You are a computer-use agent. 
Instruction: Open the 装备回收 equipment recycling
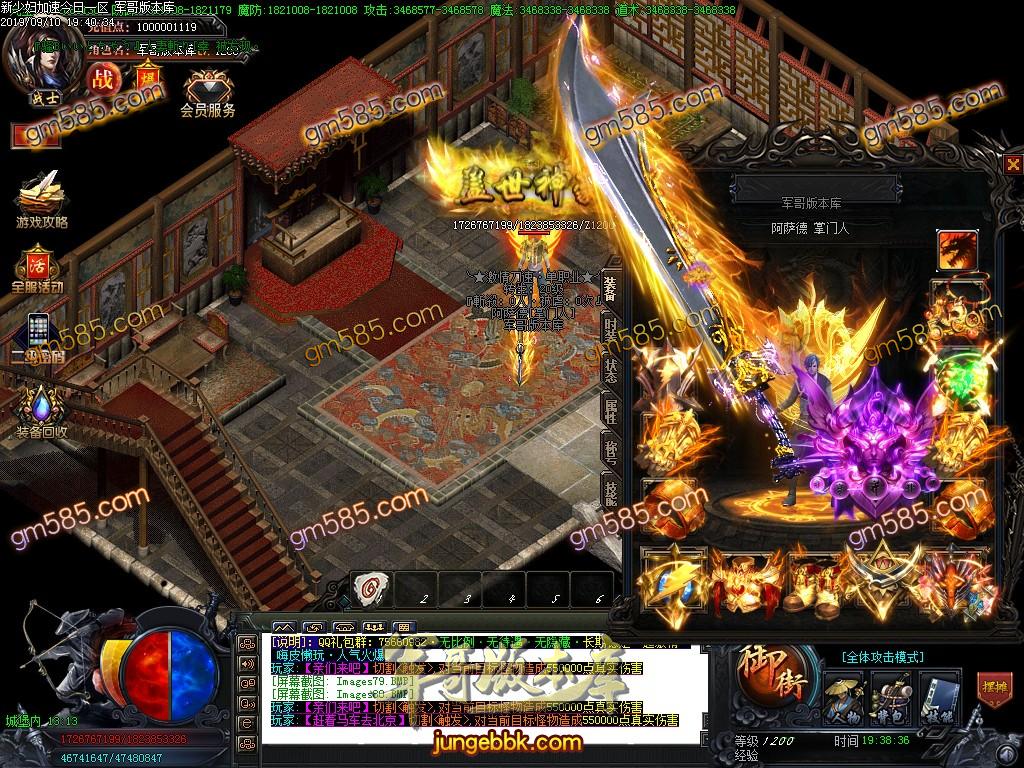click(x=41, y=412)
